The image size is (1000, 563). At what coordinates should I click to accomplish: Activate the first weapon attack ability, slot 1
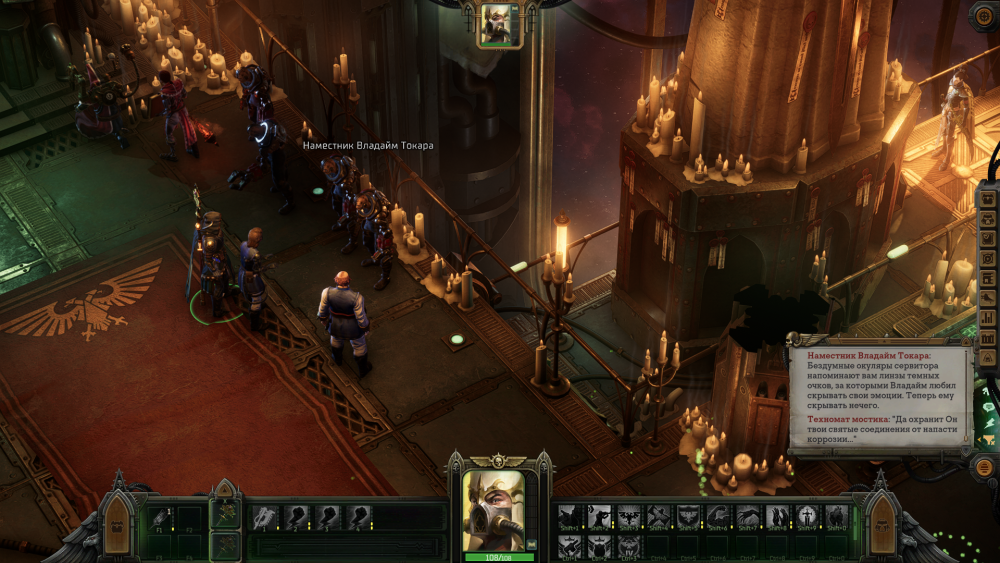pos(265,517)
